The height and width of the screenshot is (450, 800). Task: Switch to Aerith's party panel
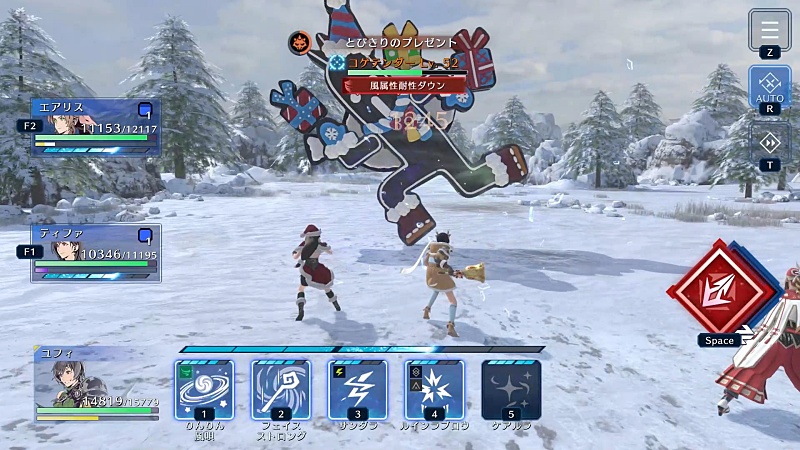(x=96, y=127)
